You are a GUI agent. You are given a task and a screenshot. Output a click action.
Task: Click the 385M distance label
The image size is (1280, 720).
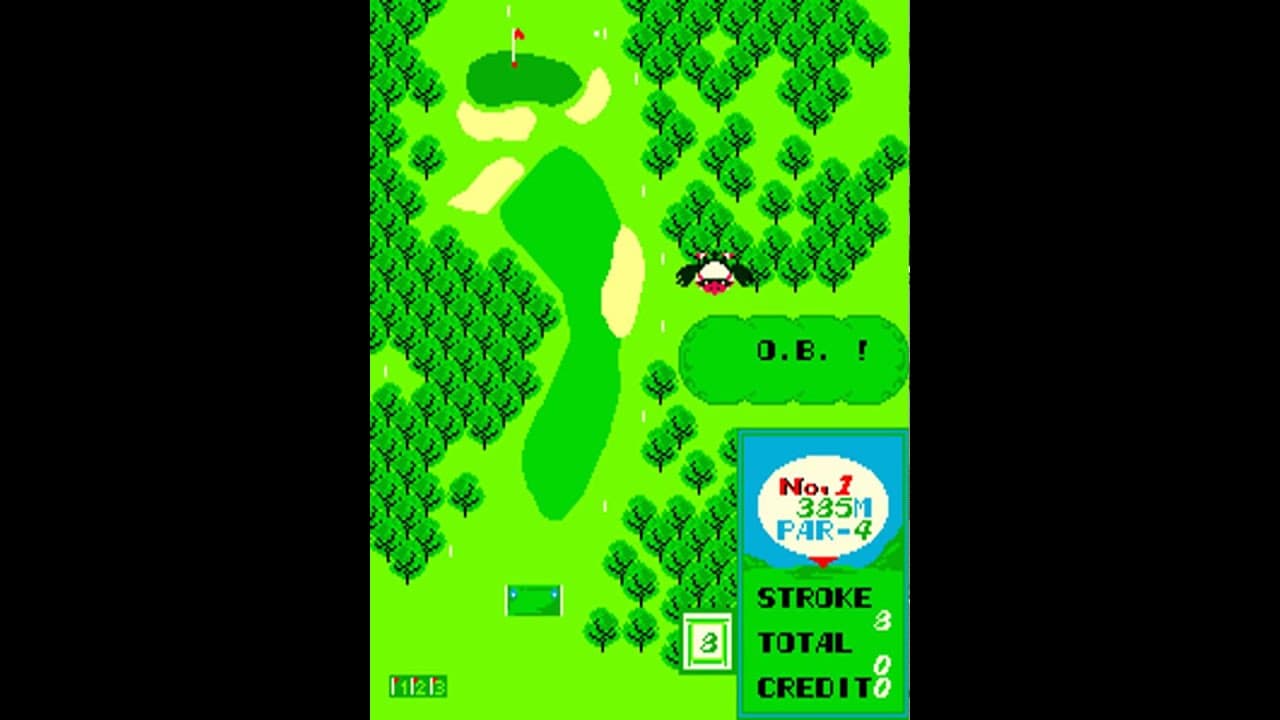tap(834, 505)
